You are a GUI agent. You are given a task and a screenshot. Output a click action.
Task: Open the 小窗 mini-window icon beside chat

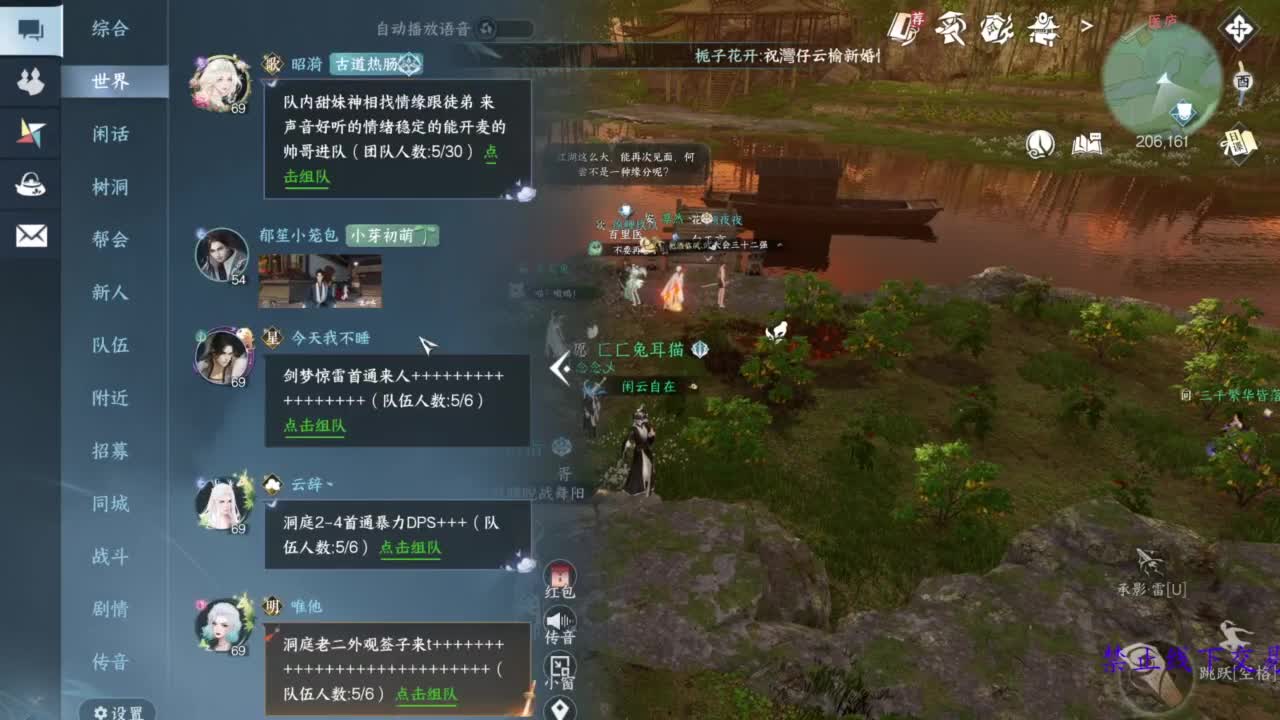[561, 668]
